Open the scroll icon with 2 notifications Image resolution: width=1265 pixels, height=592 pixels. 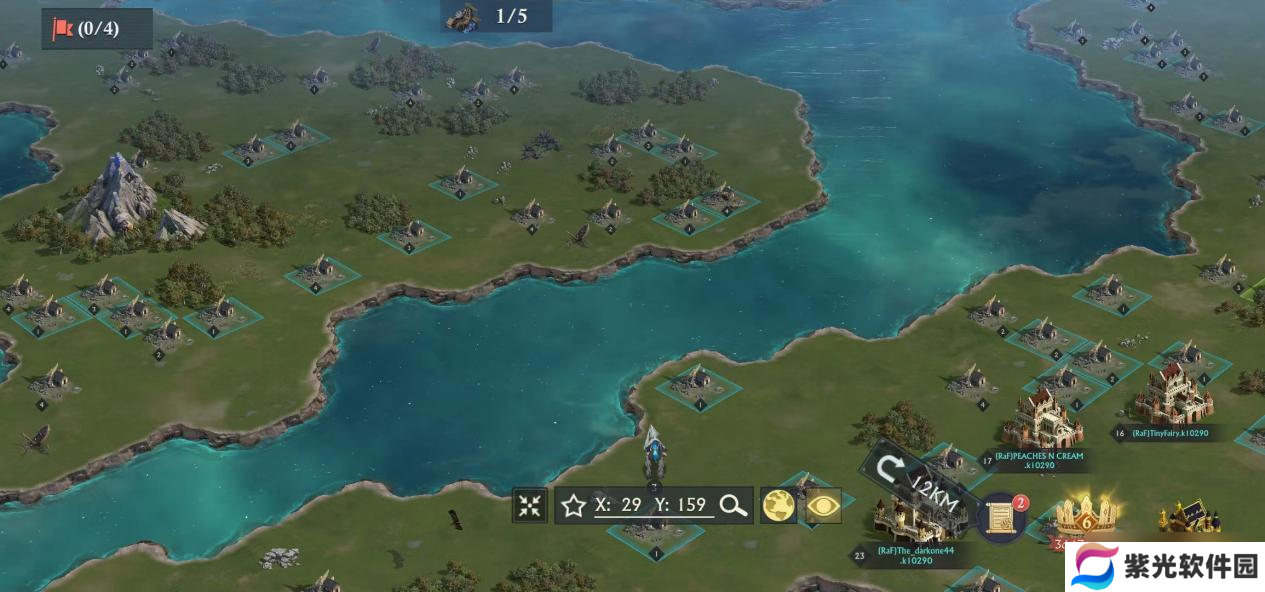(1001, 516)
